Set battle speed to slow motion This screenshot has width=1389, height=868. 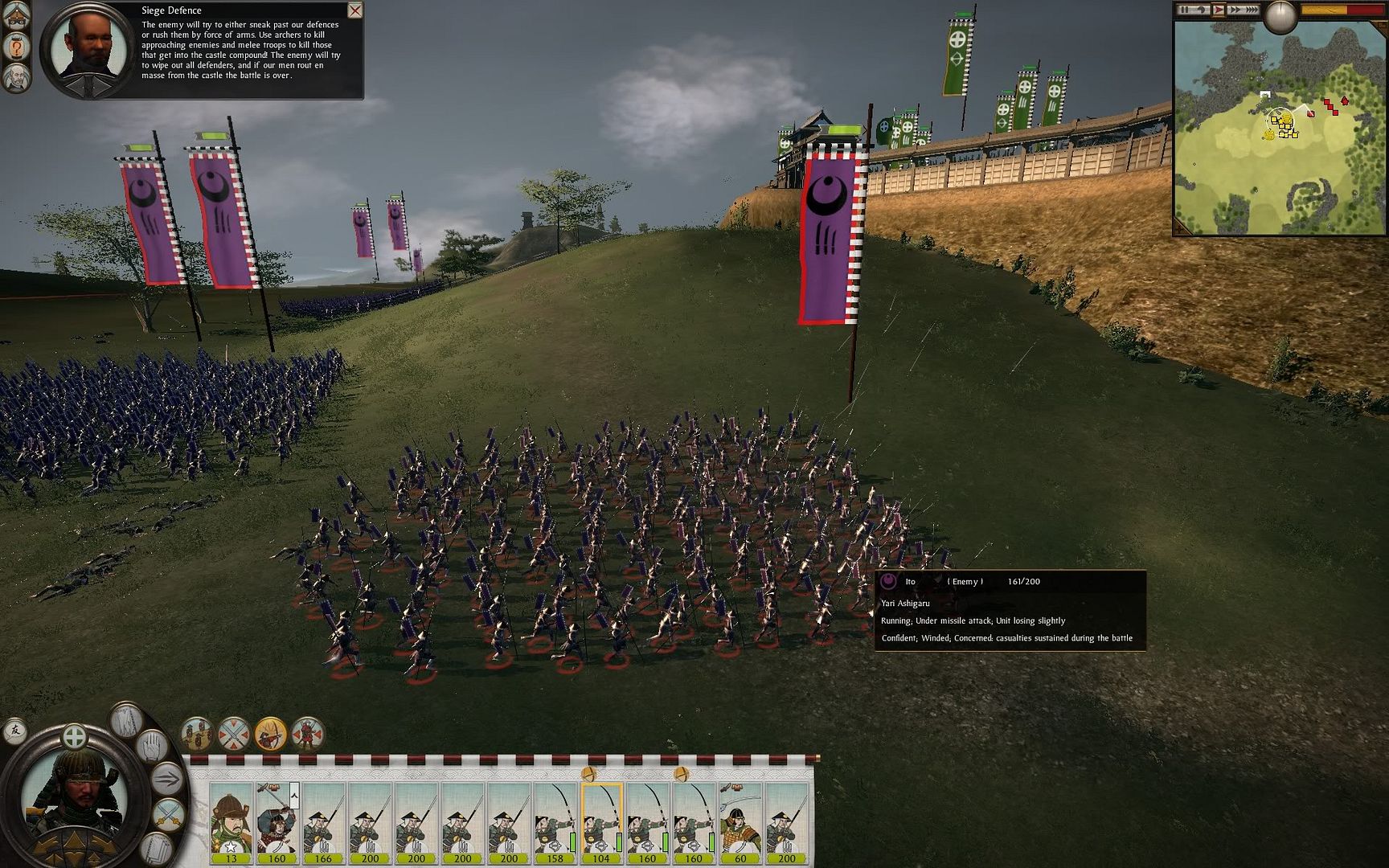coord(1202,10)
